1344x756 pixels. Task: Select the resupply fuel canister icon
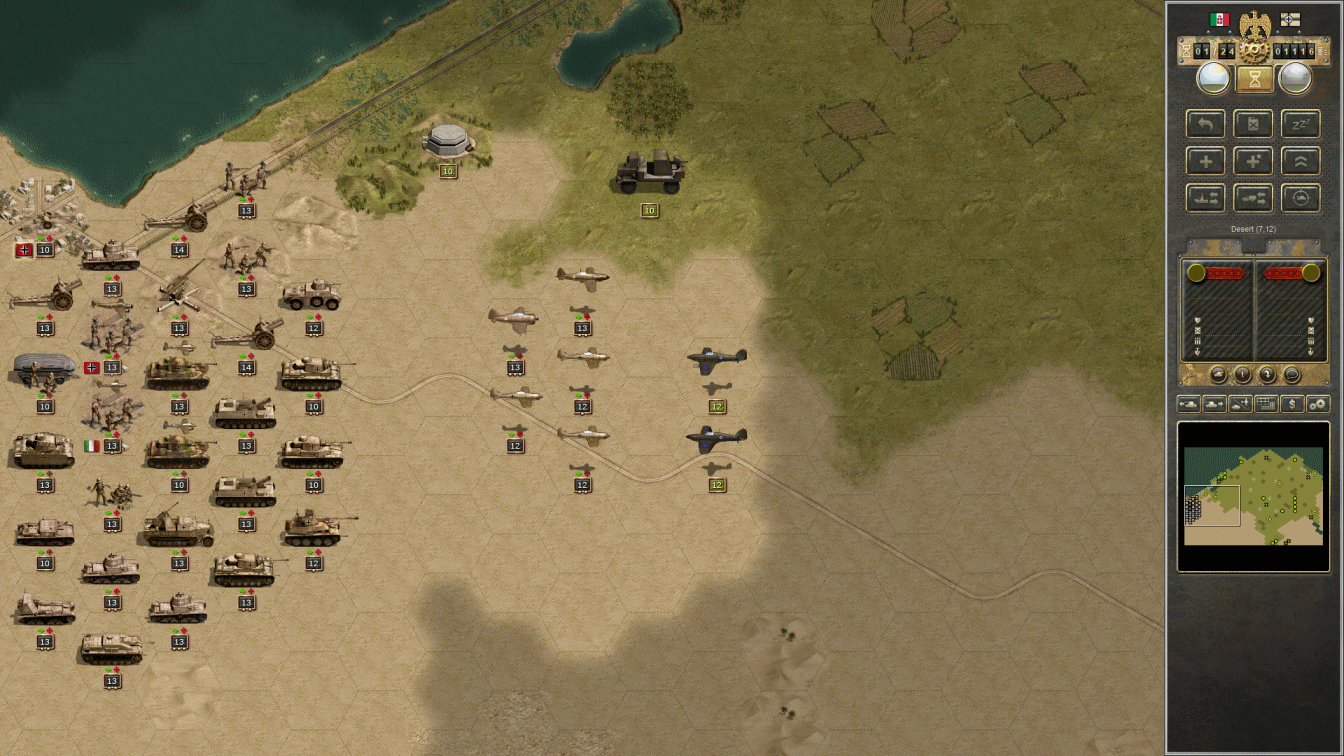coord(1253,124)
